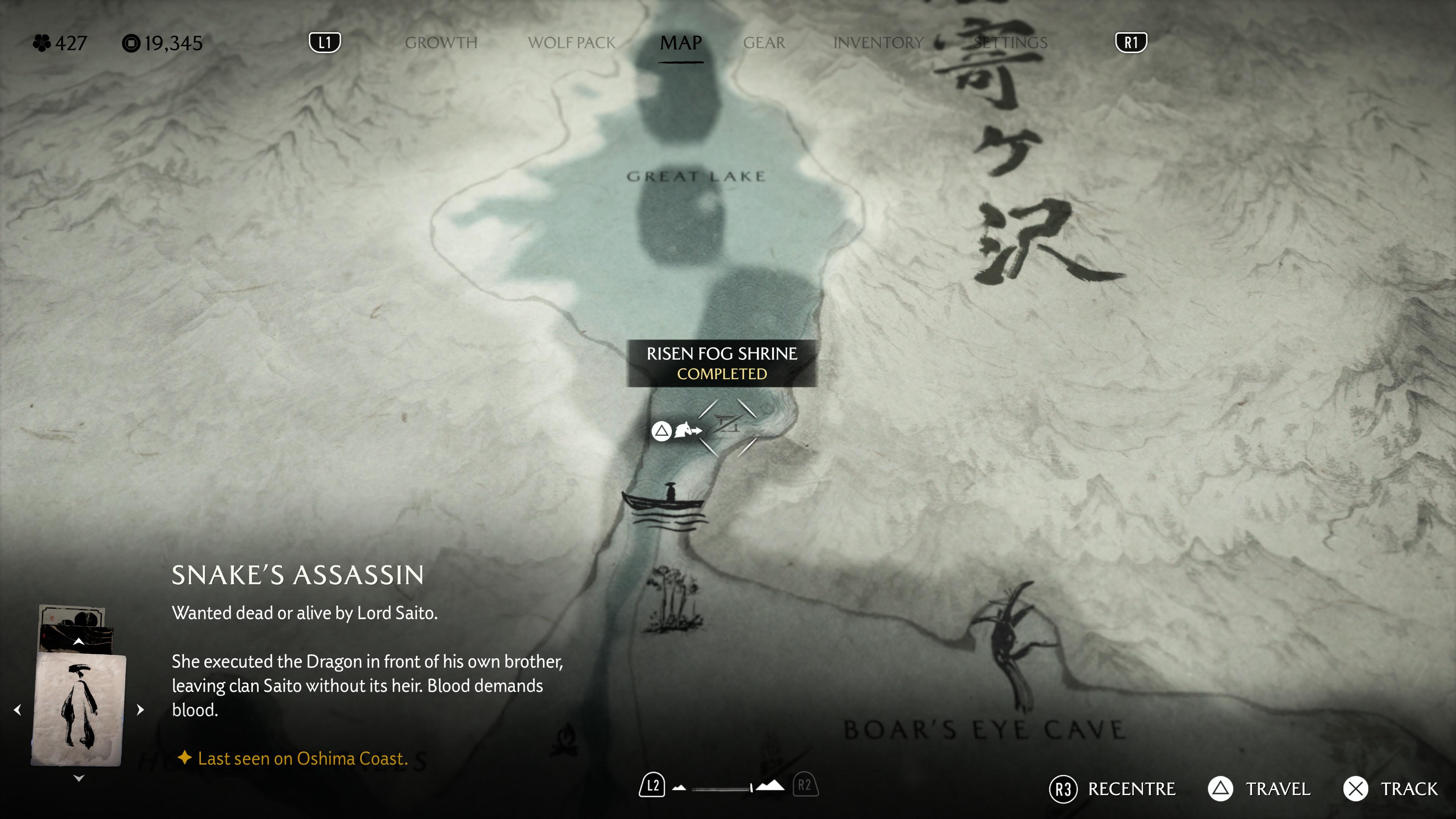Select the bamboo grove map marker

673,599
